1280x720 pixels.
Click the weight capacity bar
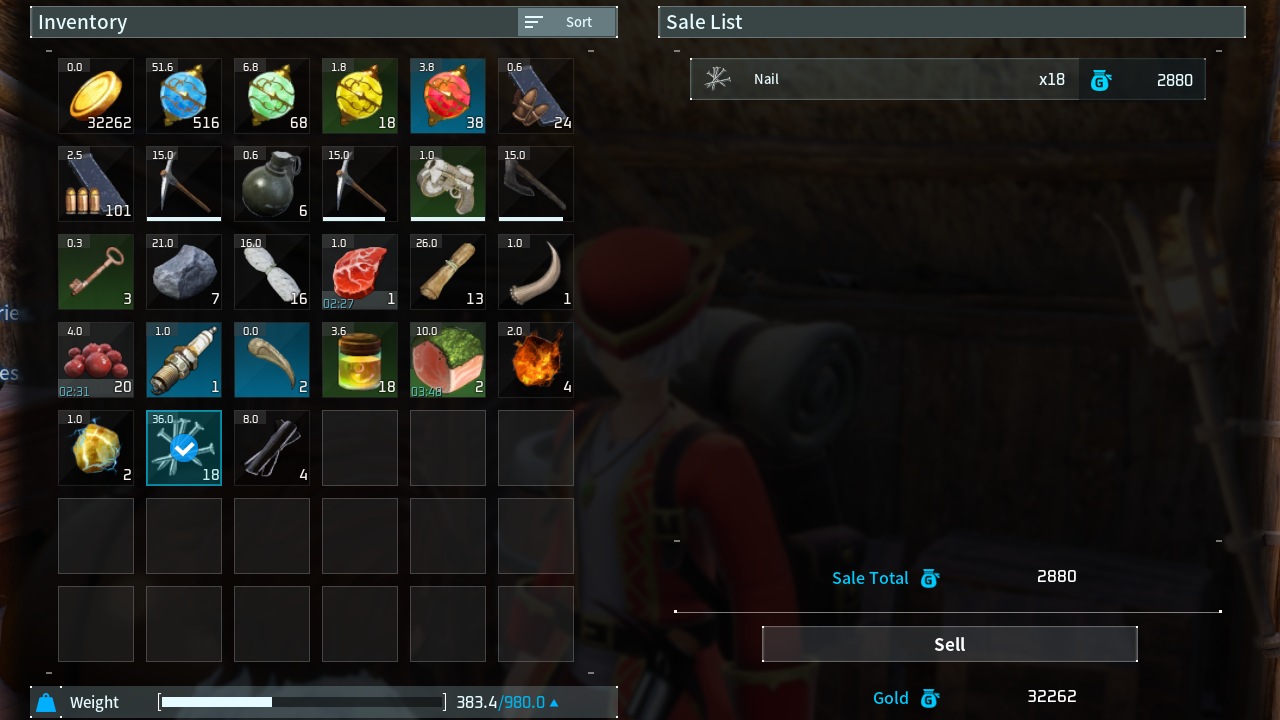tap(300, 702)
